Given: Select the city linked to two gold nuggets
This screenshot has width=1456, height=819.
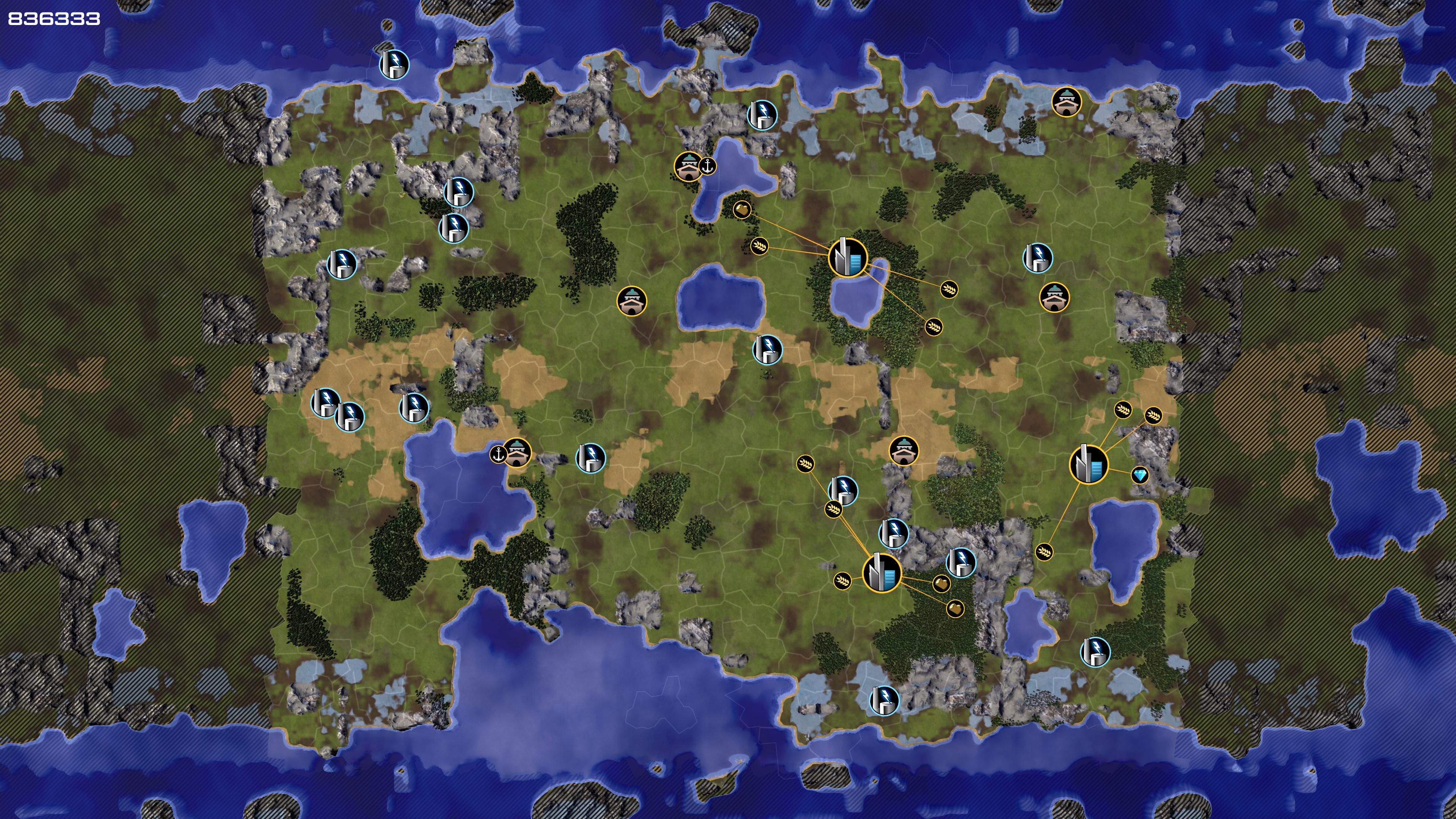Looking at the screenshot, I should pyautogui.click(x=882, y=573).
